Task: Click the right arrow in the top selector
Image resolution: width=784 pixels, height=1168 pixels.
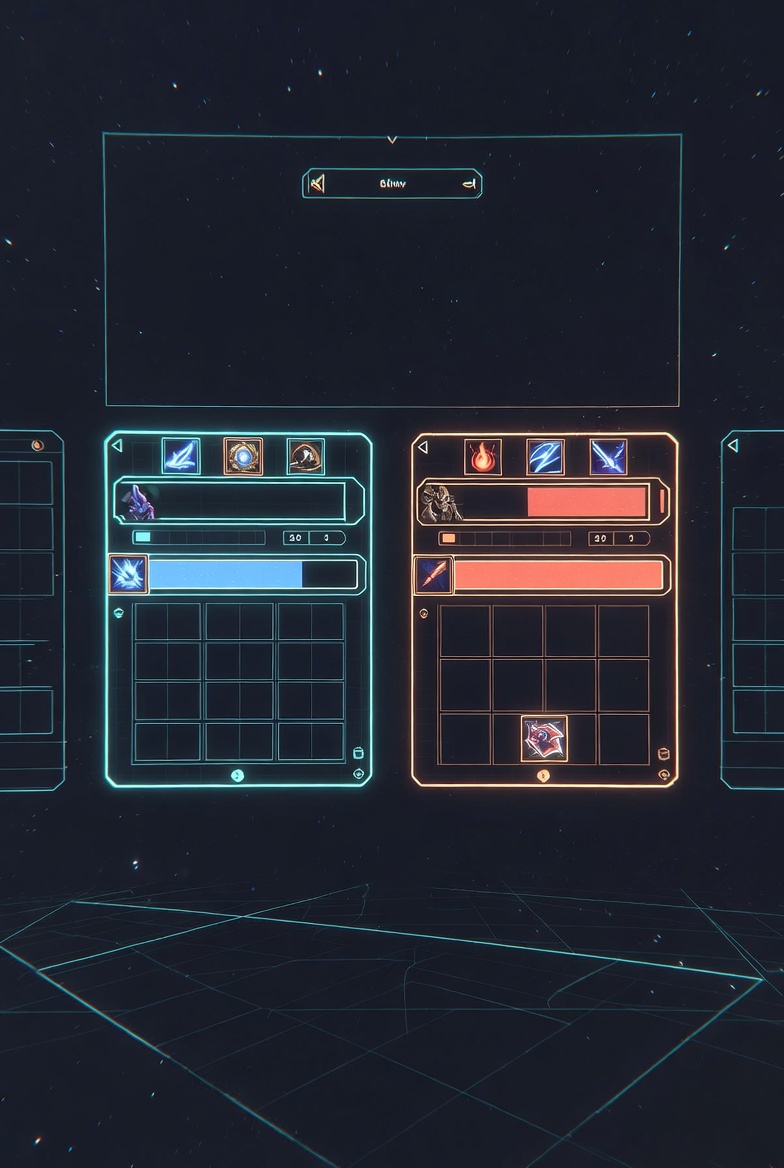Action: (467, 183)
